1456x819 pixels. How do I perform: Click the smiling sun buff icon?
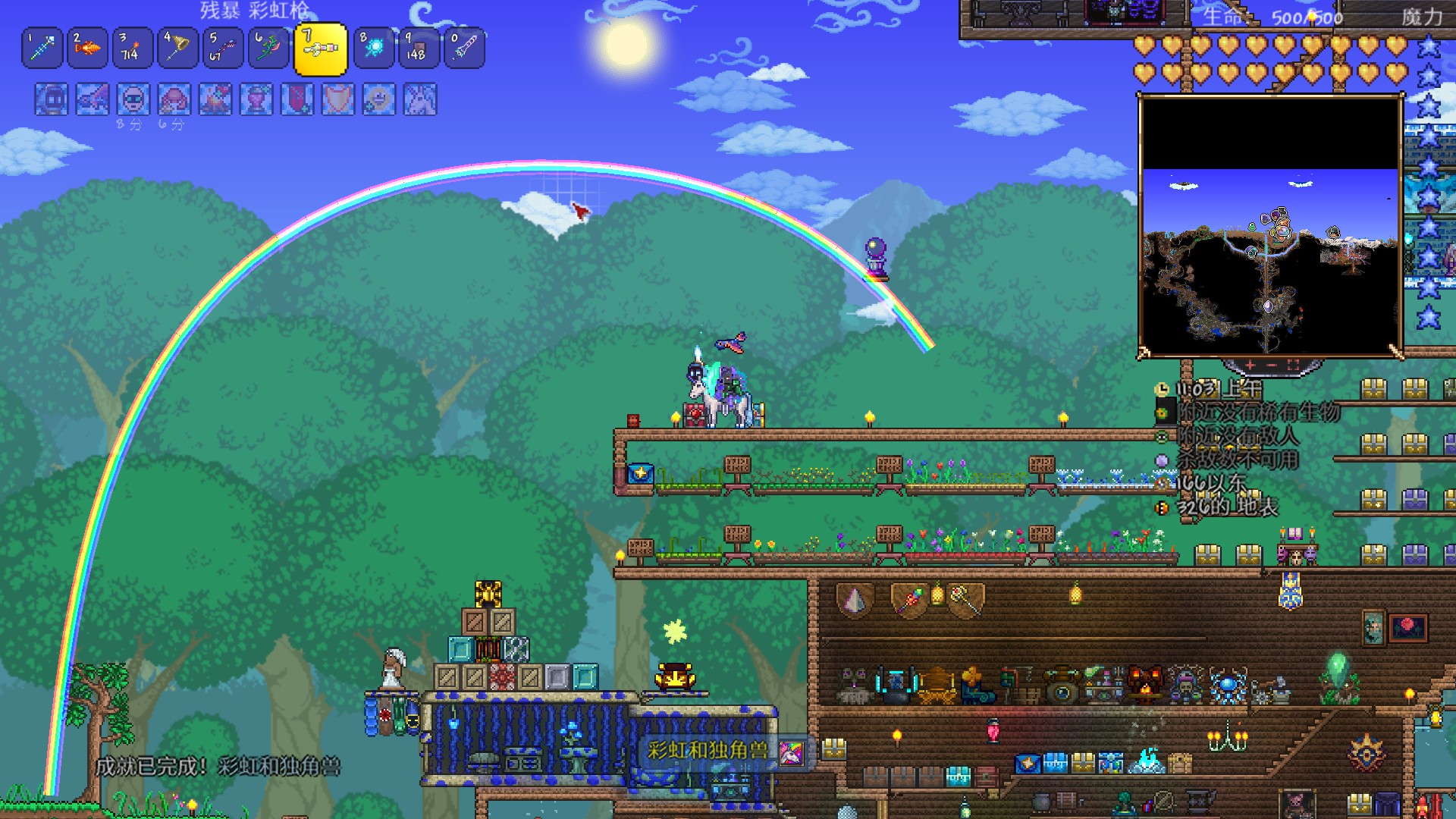point(379,99)
